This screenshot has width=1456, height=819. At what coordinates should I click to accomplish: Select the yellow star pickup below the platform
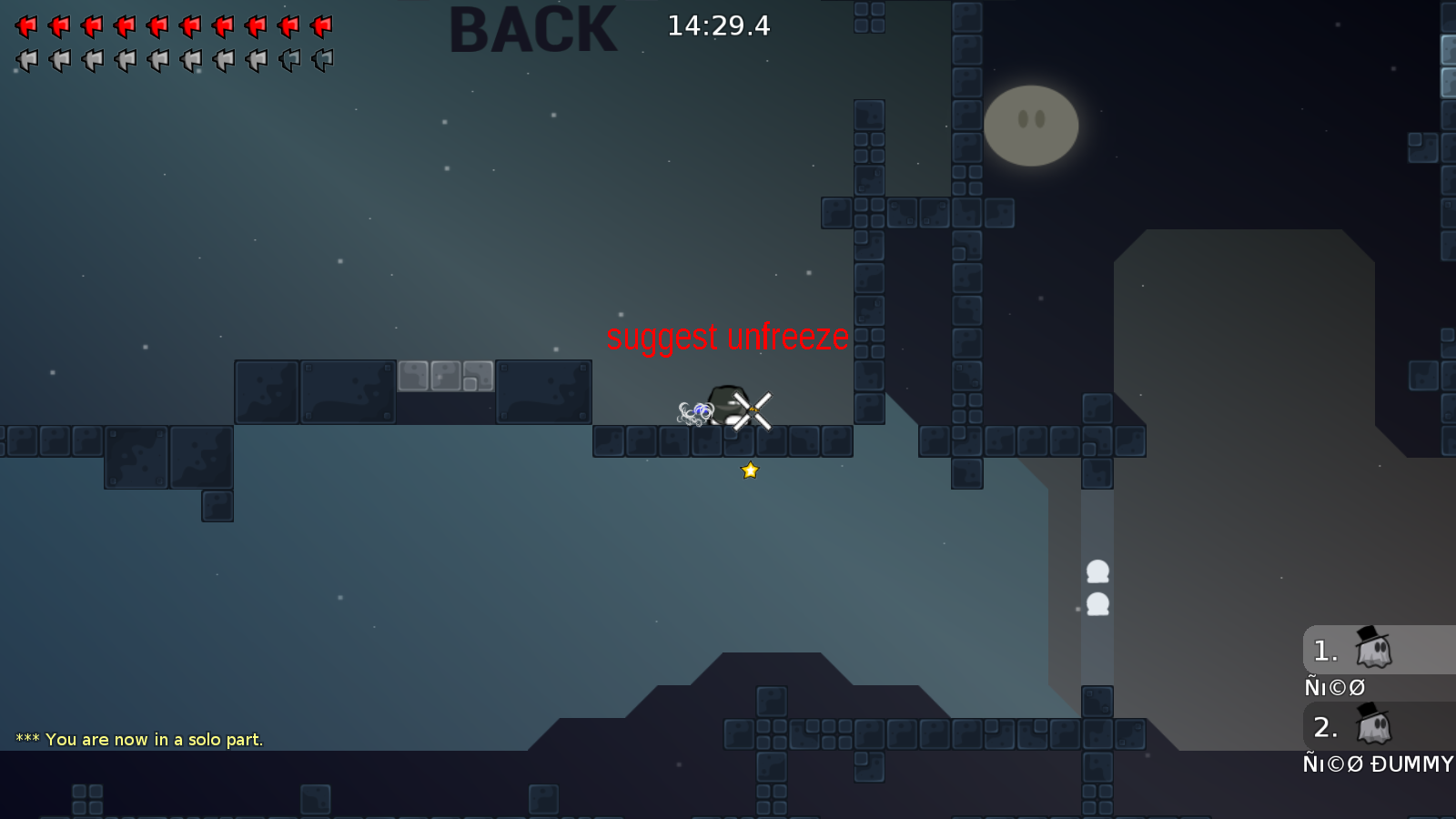tap(749, 470)
